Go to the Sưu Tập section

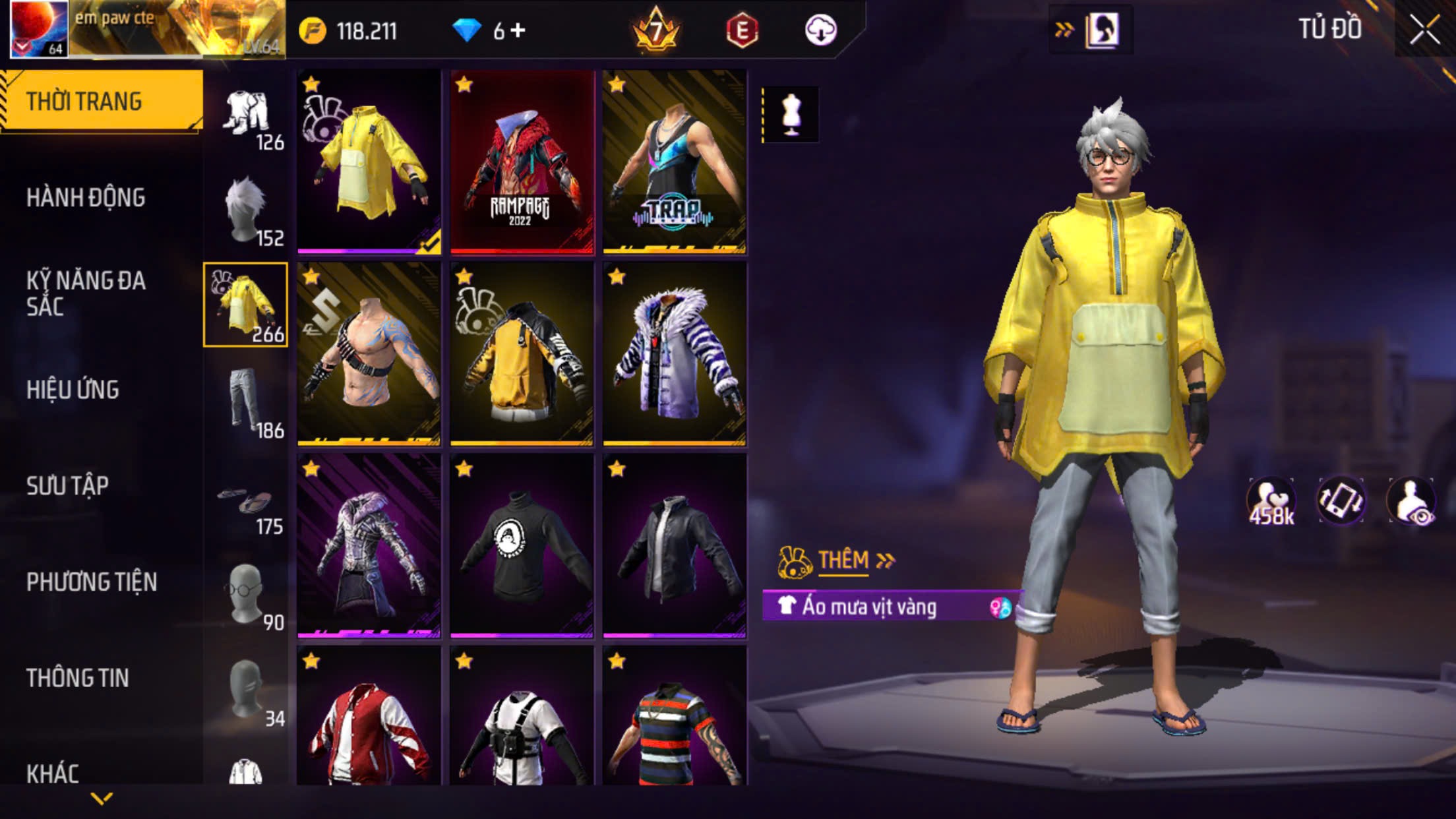67,486
